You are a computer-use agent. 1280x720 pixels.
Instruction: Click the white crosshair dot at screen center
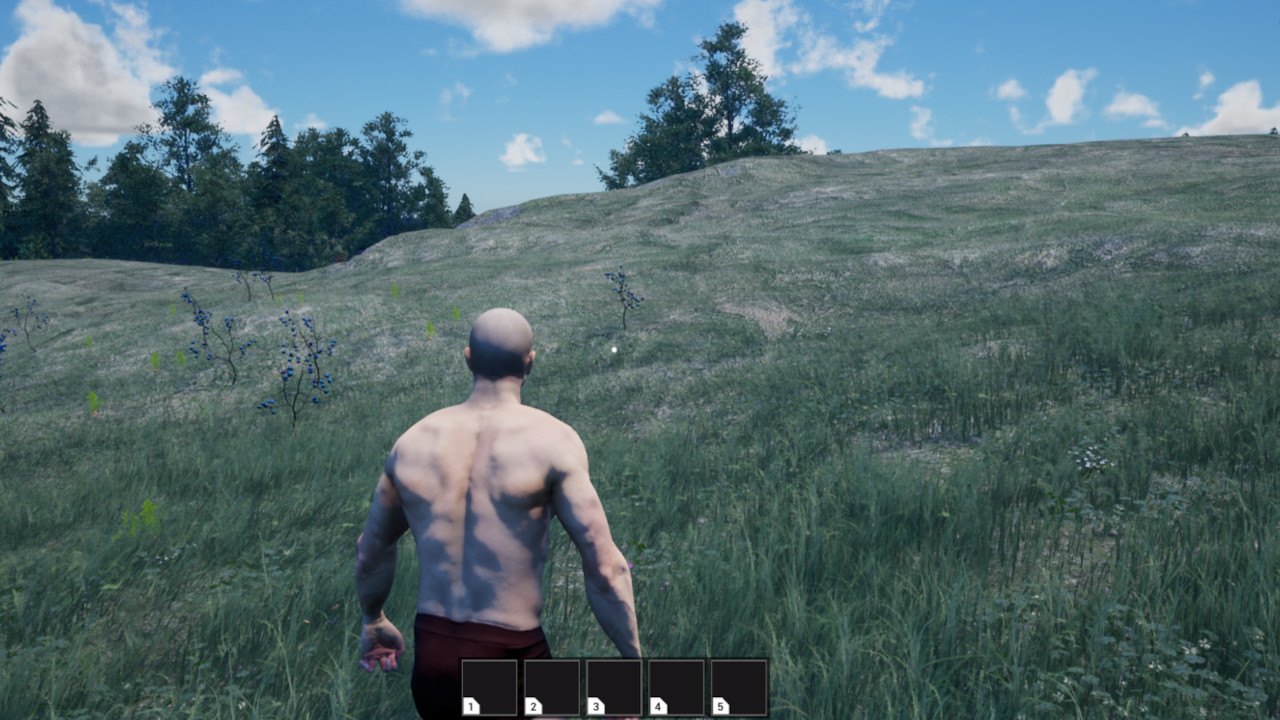click(x=614, y=350)
